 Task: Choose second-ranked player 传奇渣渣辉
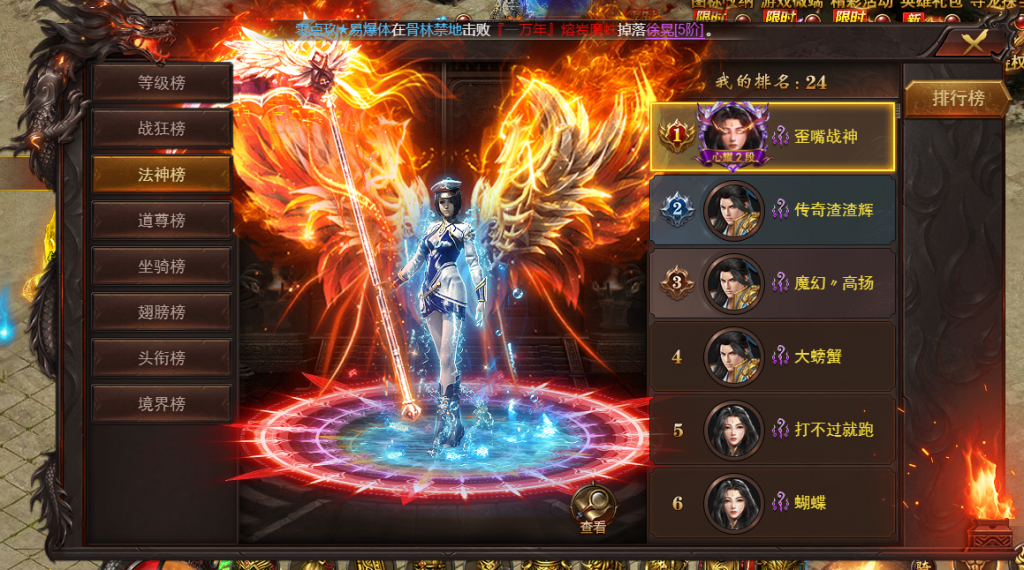[x=772, y=210]
